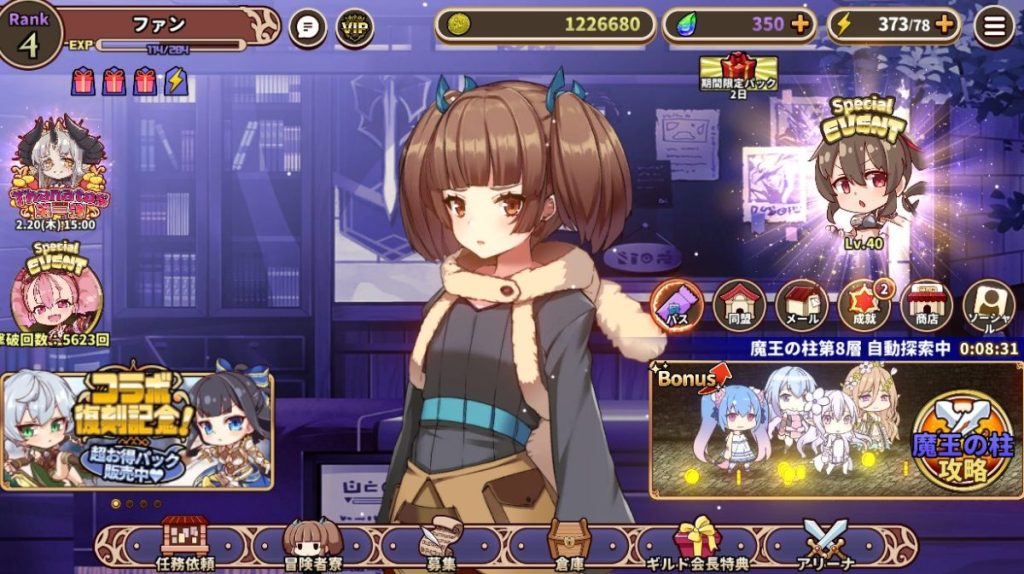
Task: Open the hamburger main menu
Action: (x=994, y=27)
